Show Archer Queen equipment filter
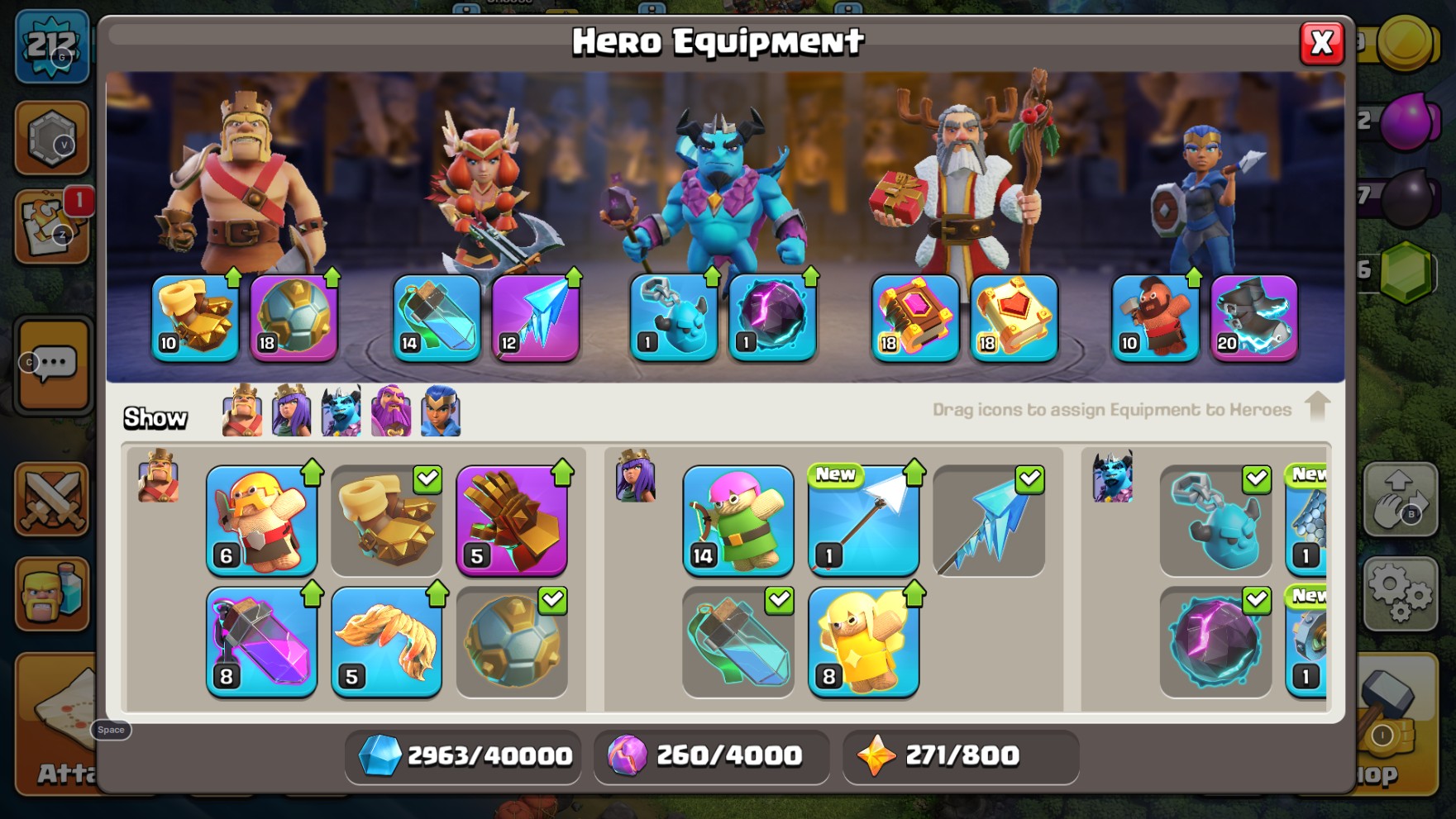Image resolution: width=1456 pixels, height=819 pixels. pos(292,411)
